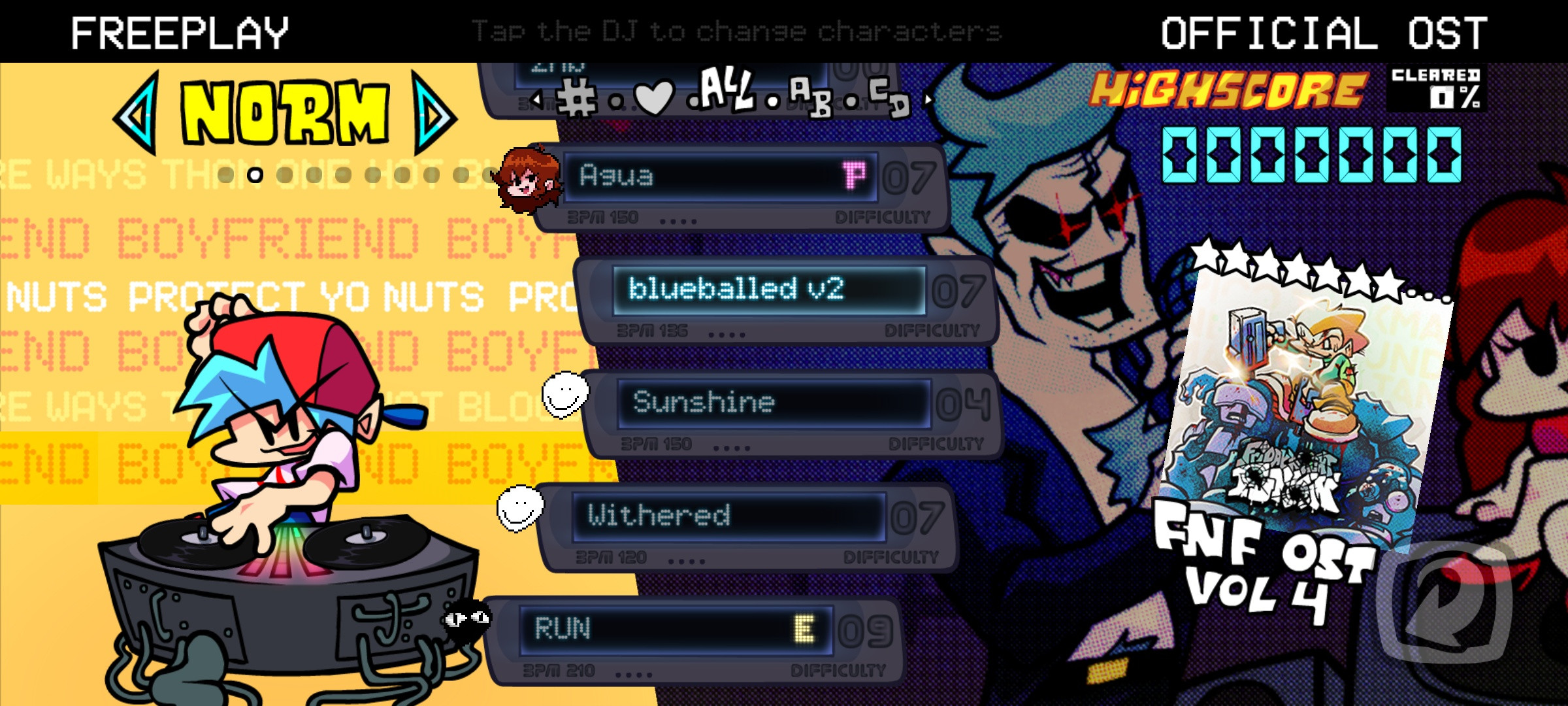The image size is (1568, 706).
Task: Toggle the heart favorites filter
Action: (x=655, y=97)
